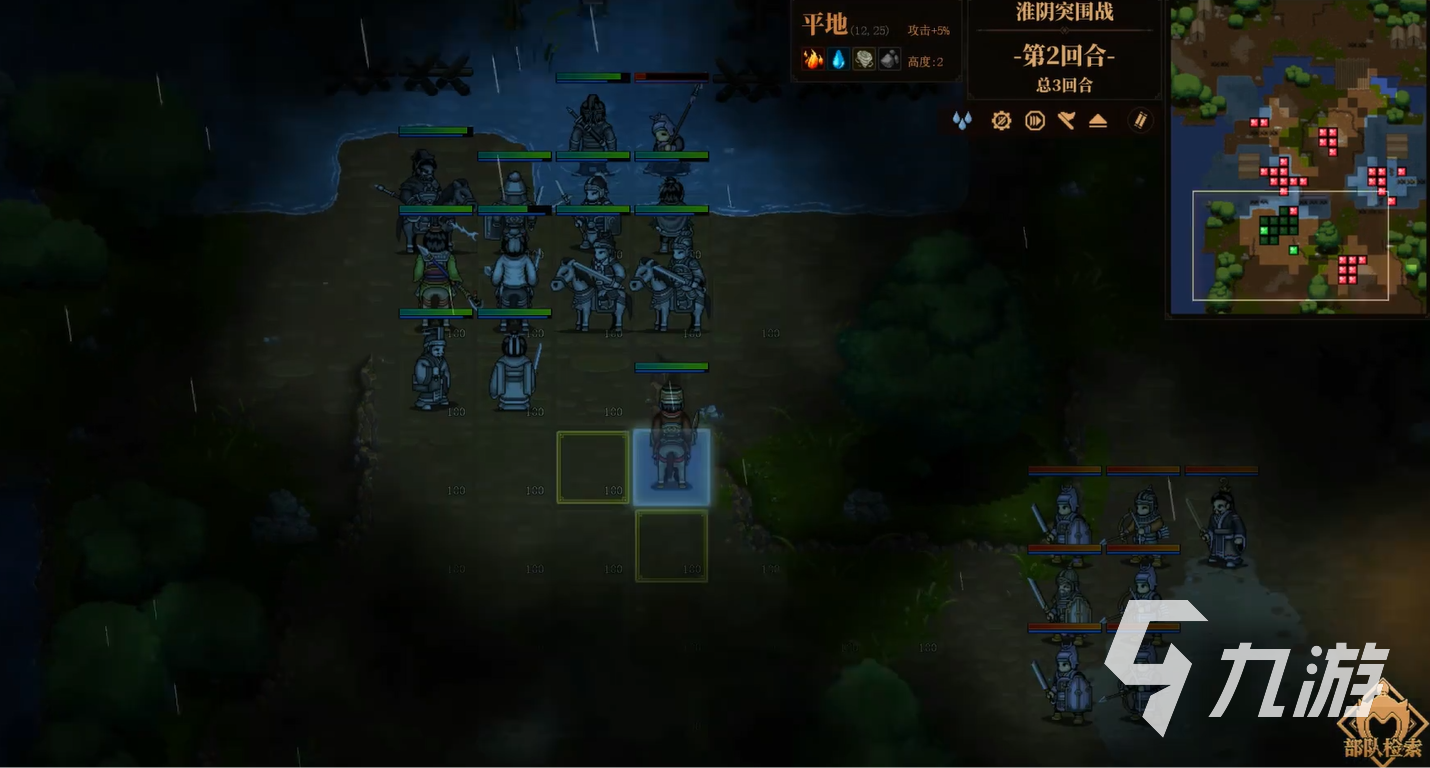Select the grey rocks terrain icon
The image size is (1430, 768).
point(888,60)
